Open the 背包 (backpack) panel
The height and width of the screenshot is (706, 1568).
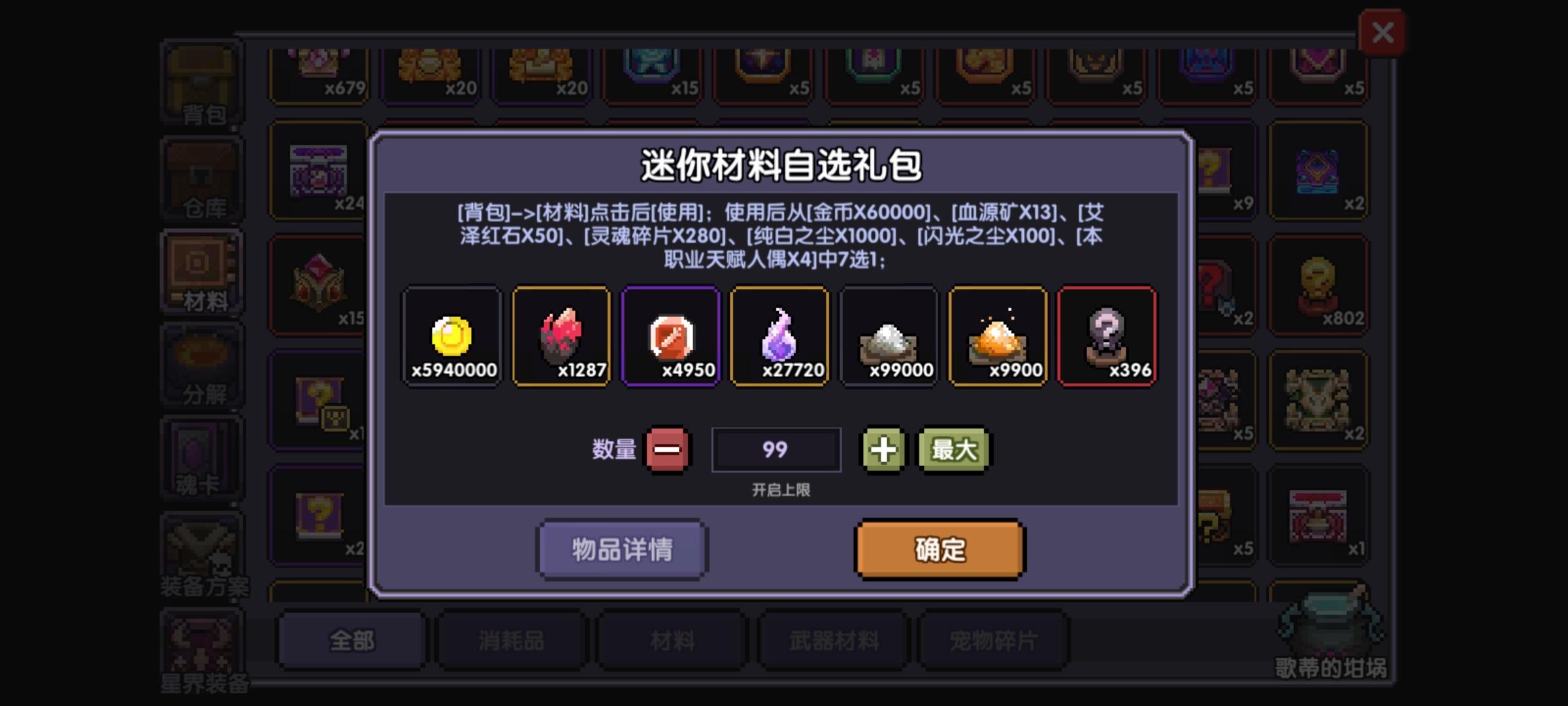pyautogui.click(x=201, y=82)
